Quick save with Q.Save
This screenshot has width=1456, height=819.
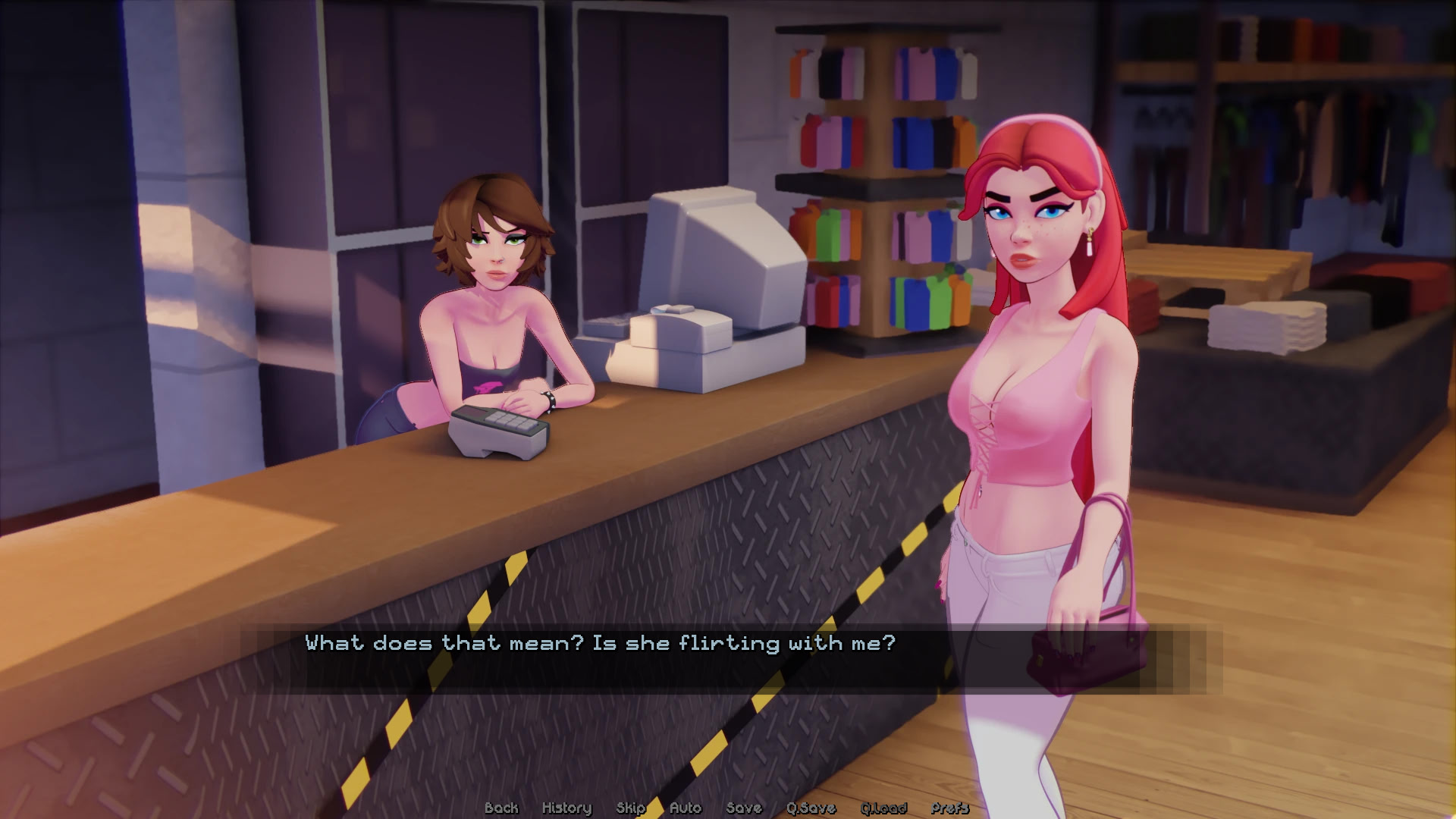point(811,808)
